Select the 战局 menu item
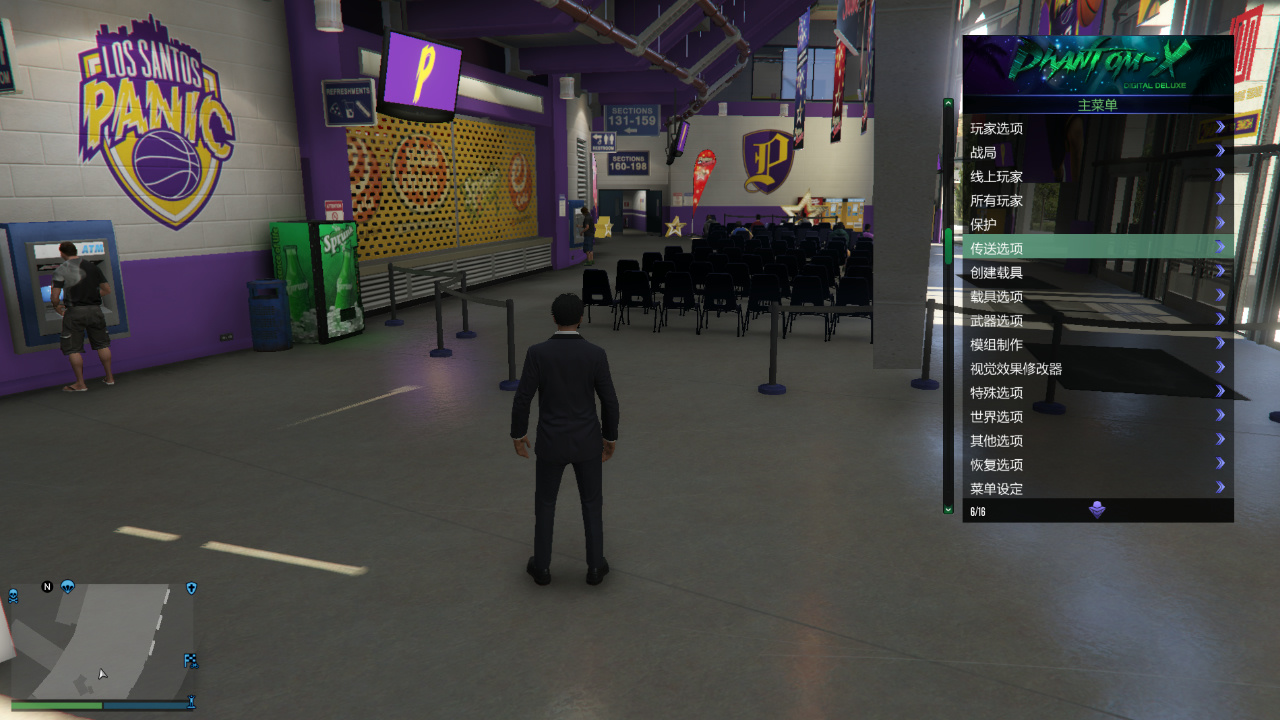The width and height of the screenshot is (1280, 720). point(984,151)
